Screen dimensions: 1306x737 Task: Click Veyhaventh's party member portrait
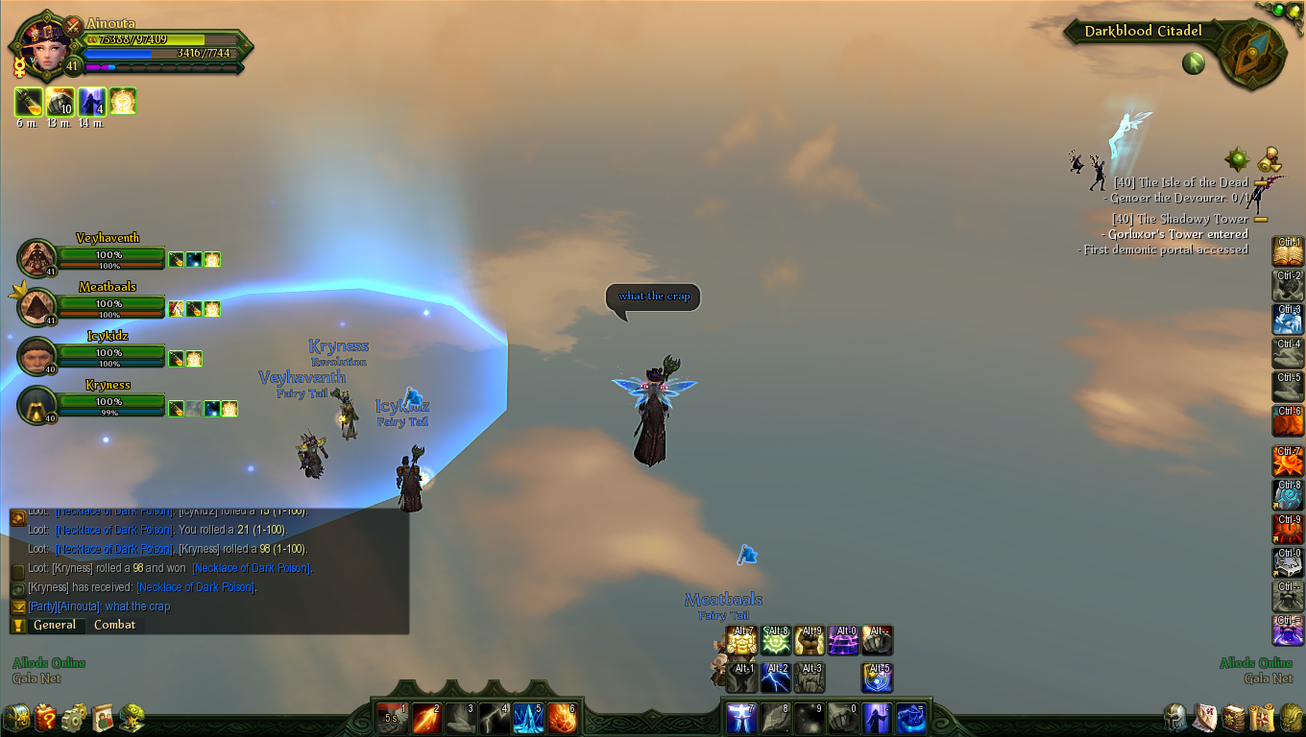[37, 258]
